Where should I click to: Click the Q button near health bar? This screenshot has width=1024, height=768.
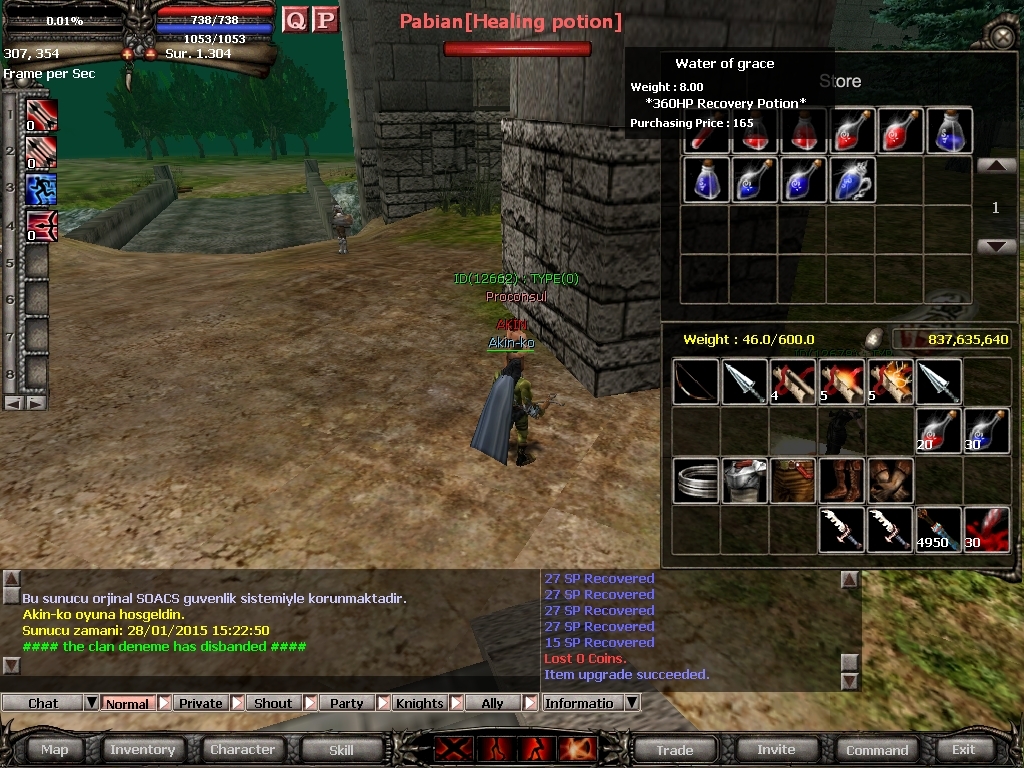(x=295, y=19)
